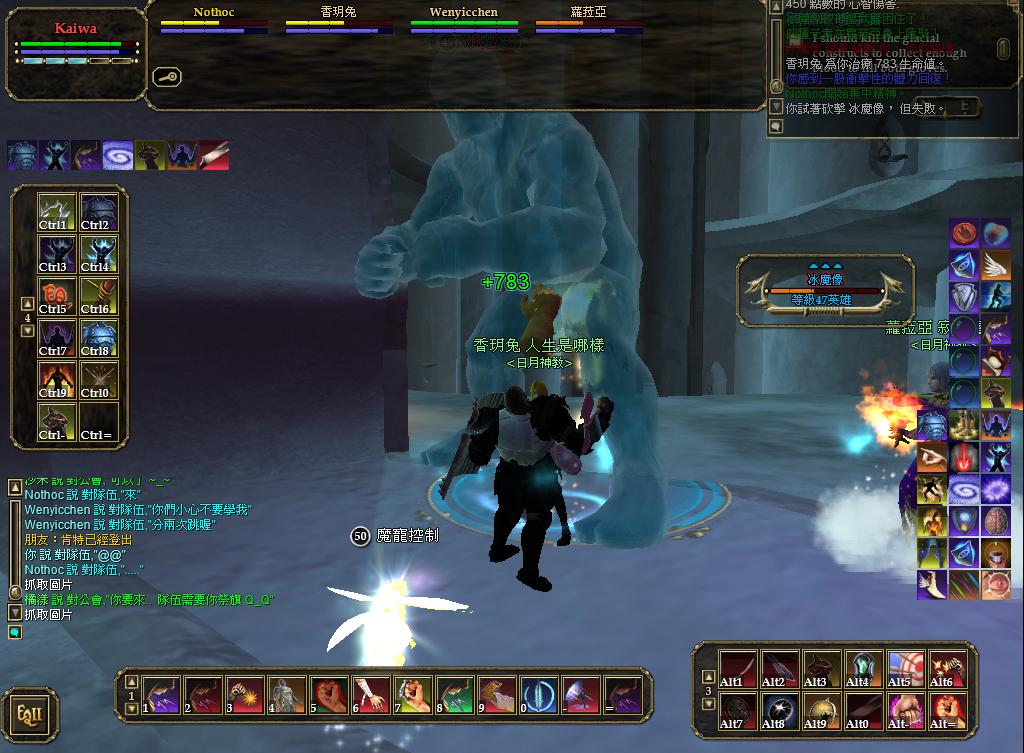Activate hotbar slot 5 fist ability
Image resolution: width=1024 pixels, height=753 pixels.
(328, 693)
